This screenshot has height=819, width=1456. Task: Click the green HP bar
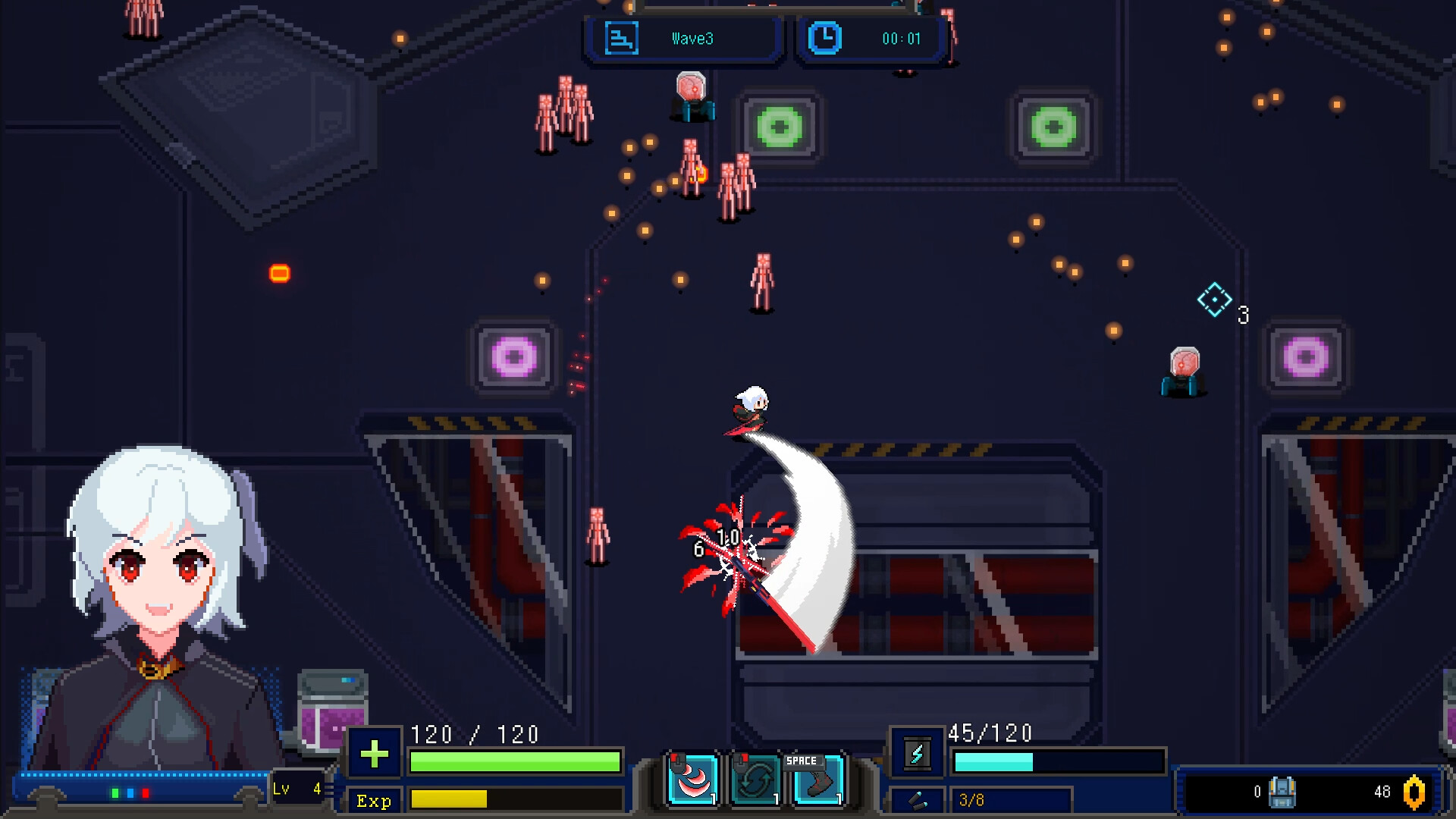tap(516, 762)
